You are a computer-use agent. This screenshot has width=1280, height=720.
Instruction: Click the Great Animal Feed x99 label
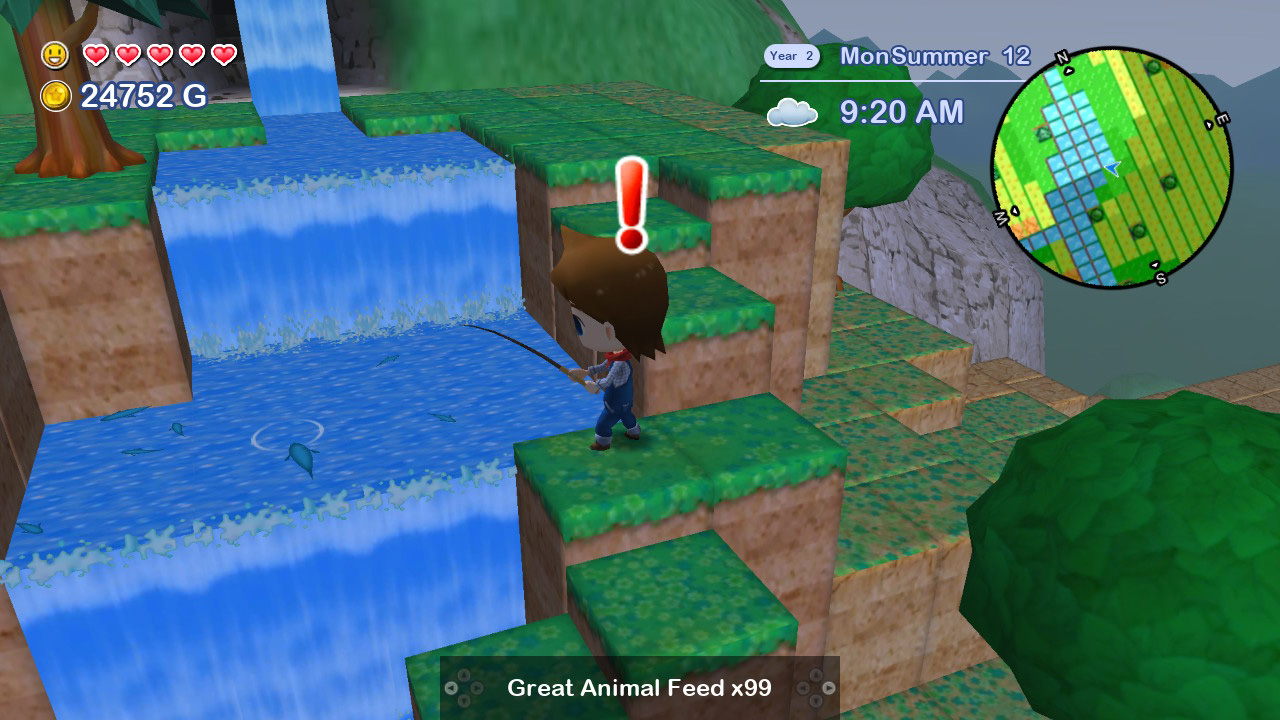(x=639, y=689)
